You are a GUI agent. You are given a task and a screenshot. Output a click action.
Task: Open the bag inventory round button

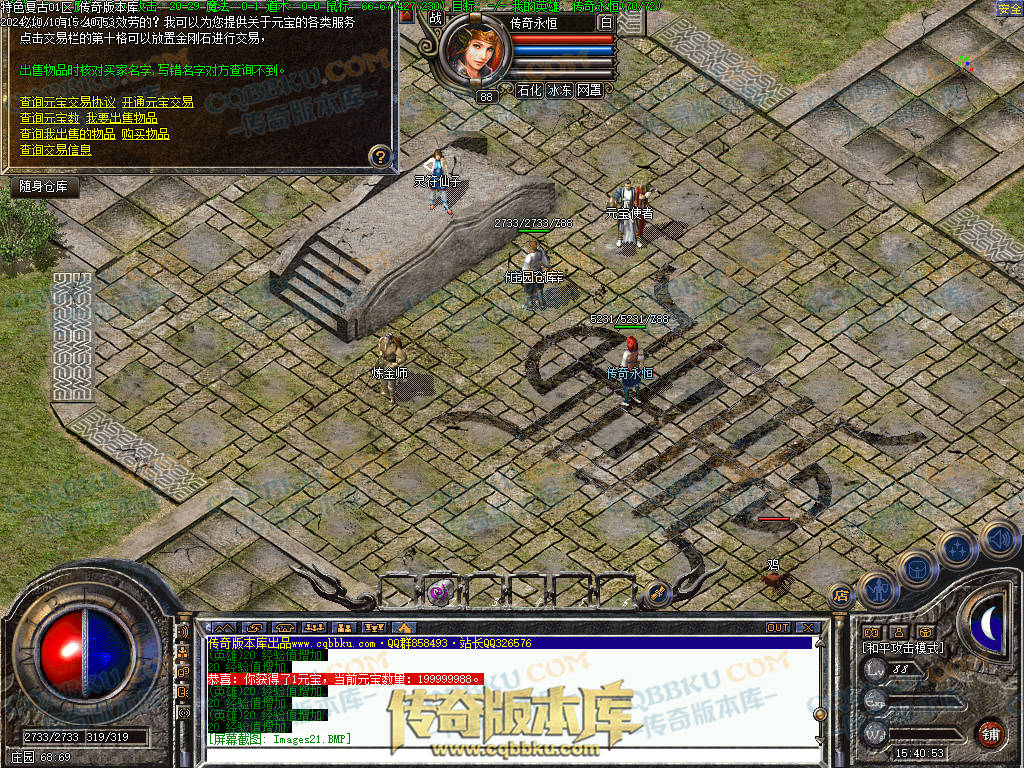point(916,568)
